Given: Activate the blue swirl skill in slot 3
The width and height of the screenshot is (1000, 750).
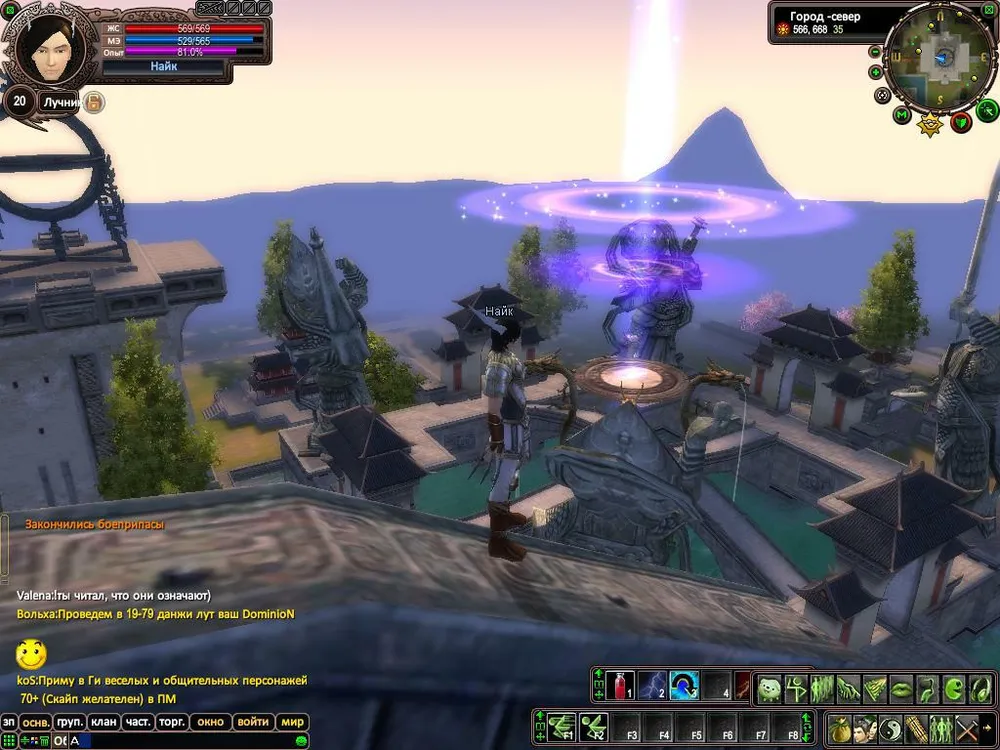Looking at the screenshot, I should click(684, 685).
